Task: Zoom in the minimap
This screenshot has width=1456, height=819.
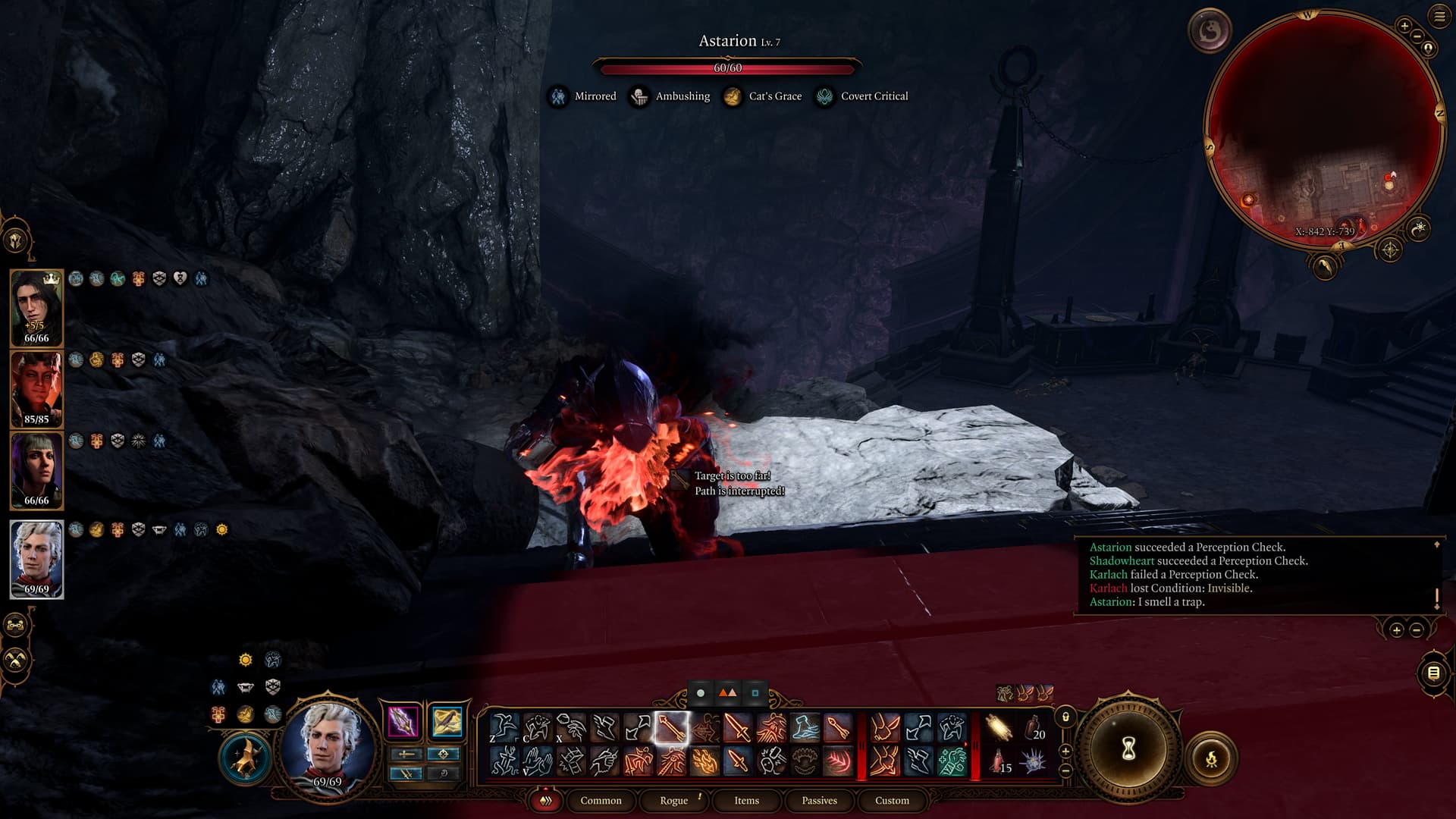Action: point(1404,27)
